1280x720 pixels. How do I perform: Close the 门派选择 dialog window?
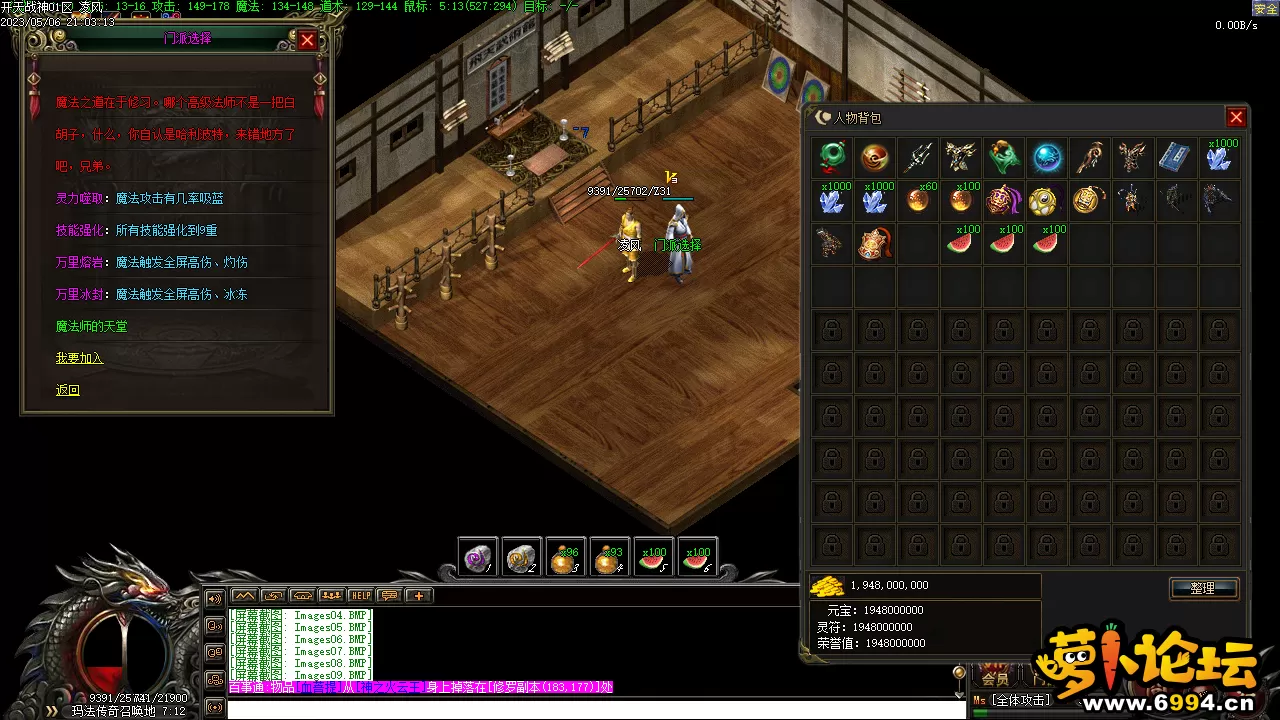[307, 40]
